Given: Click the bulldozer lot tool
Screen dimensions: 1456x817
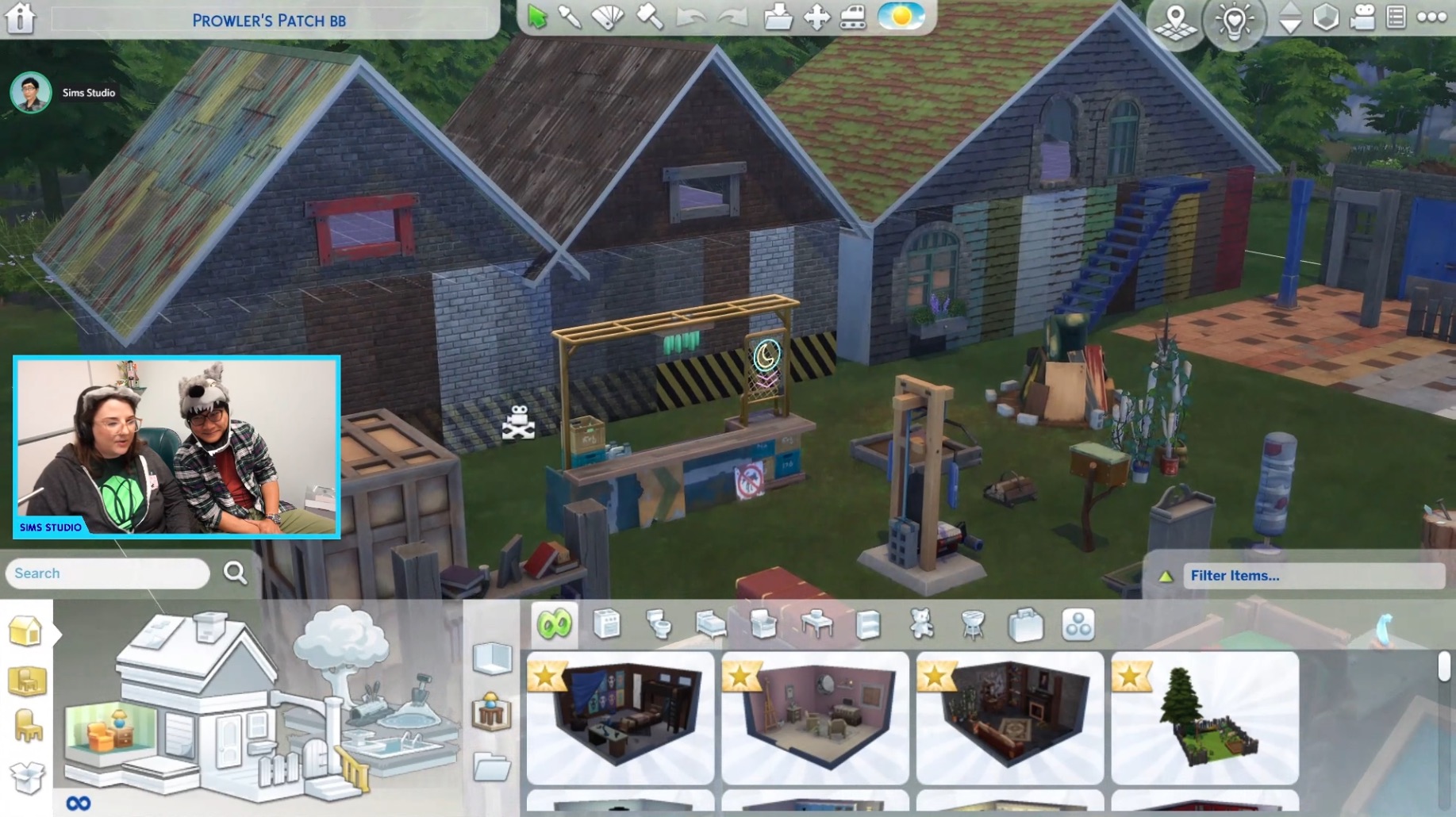Looking at the screenshot, I should (x=853, y=17).
